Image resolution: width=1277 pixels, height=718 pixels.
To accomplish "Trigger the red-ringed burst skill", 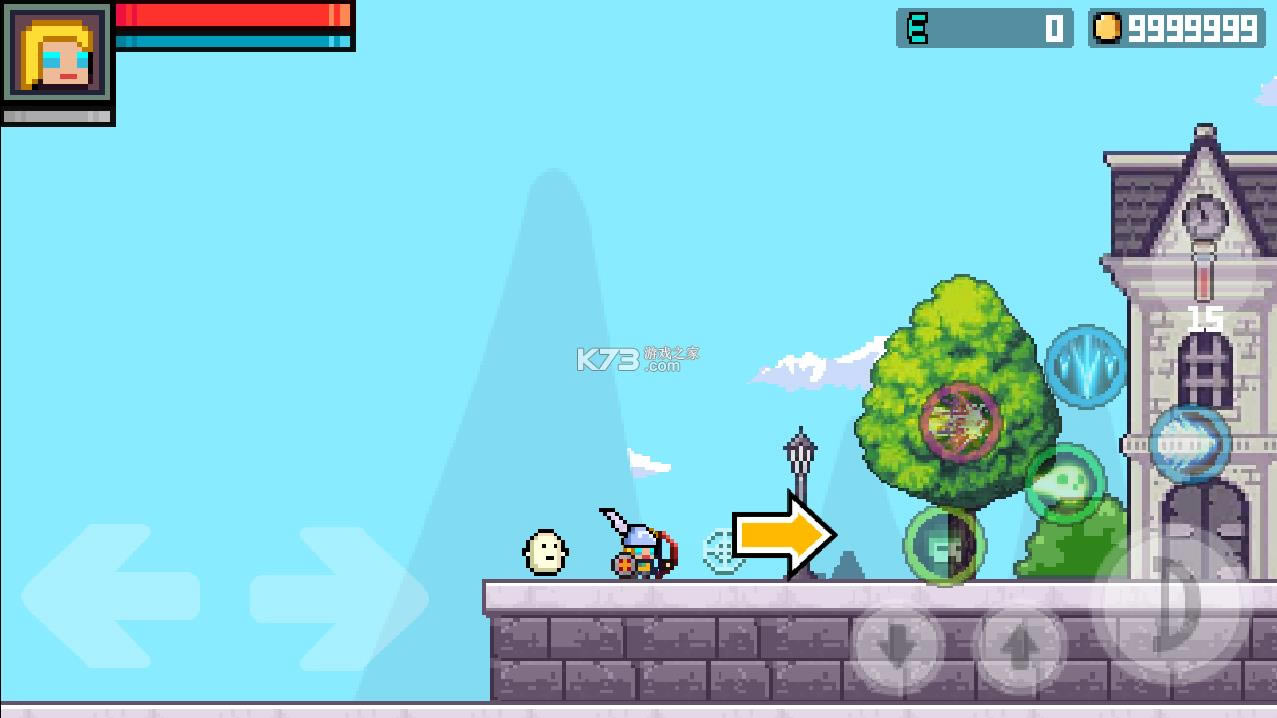I will pyautogui.click(x=960, y=422).
